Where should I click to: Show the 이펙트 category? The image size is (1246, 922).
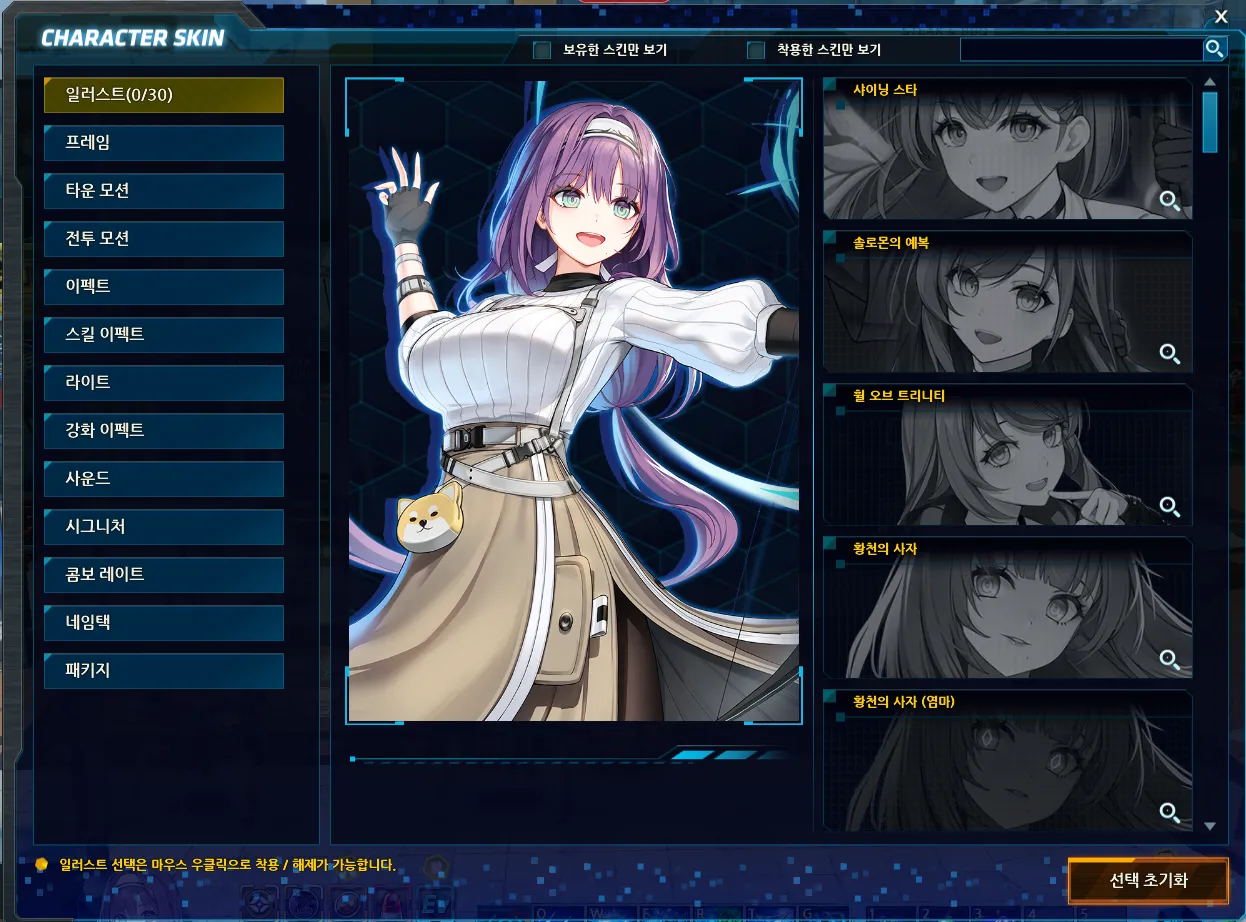(164, 287)
